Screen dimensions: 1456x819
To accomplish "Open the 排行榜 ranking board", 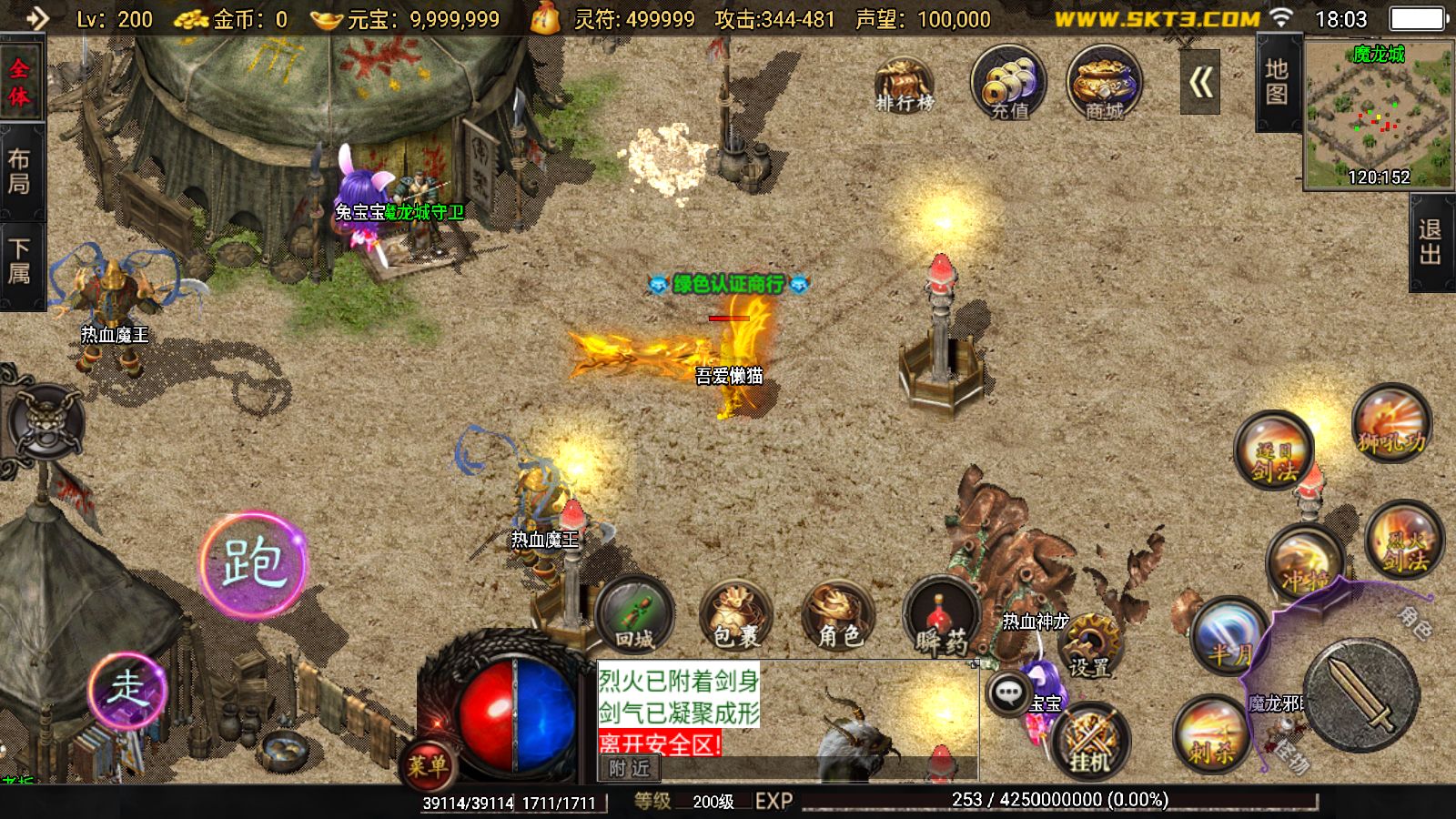I will pyautogui.click(x=904, y=84).
